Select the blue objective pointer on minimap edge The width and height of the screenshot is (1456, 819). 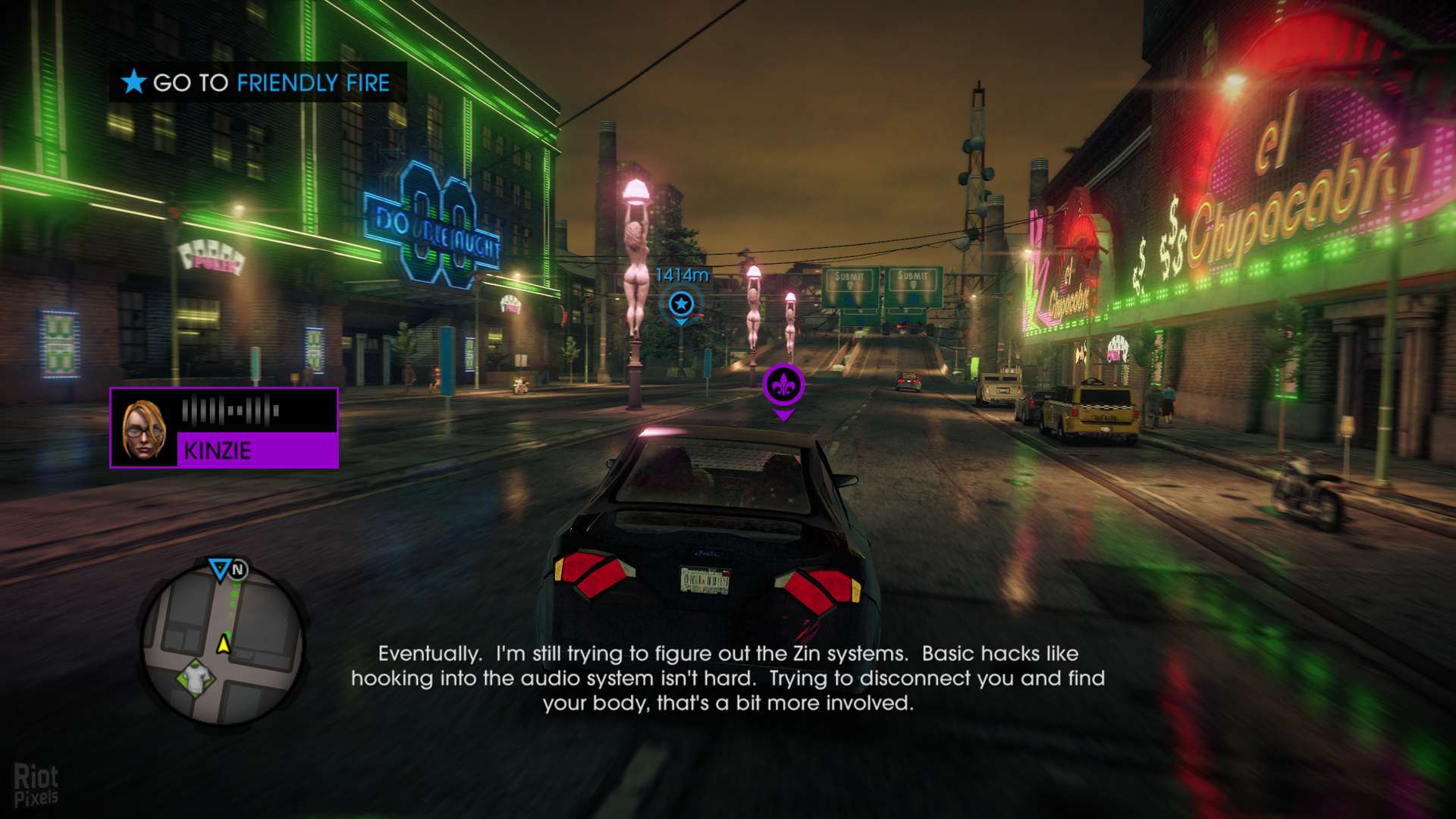(x=220, y=569)
